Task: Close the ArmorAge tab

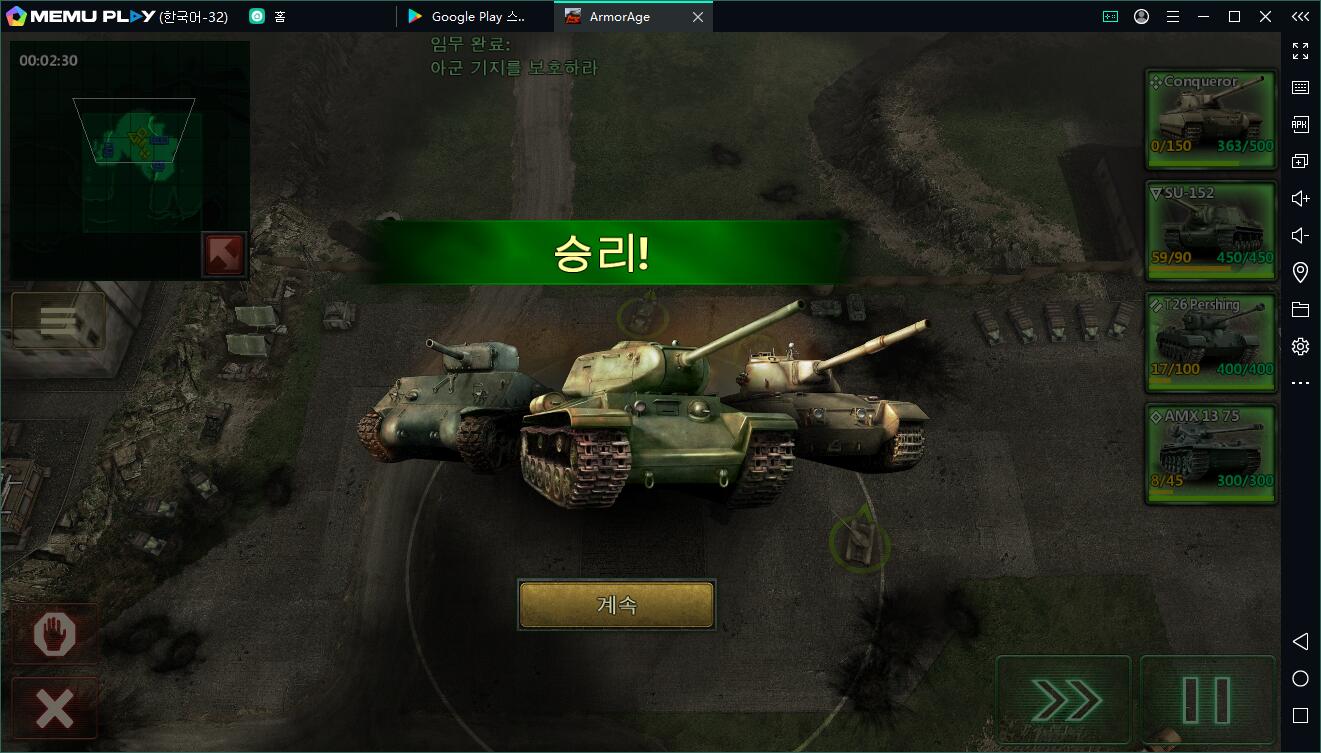Action: pos(698,17)
